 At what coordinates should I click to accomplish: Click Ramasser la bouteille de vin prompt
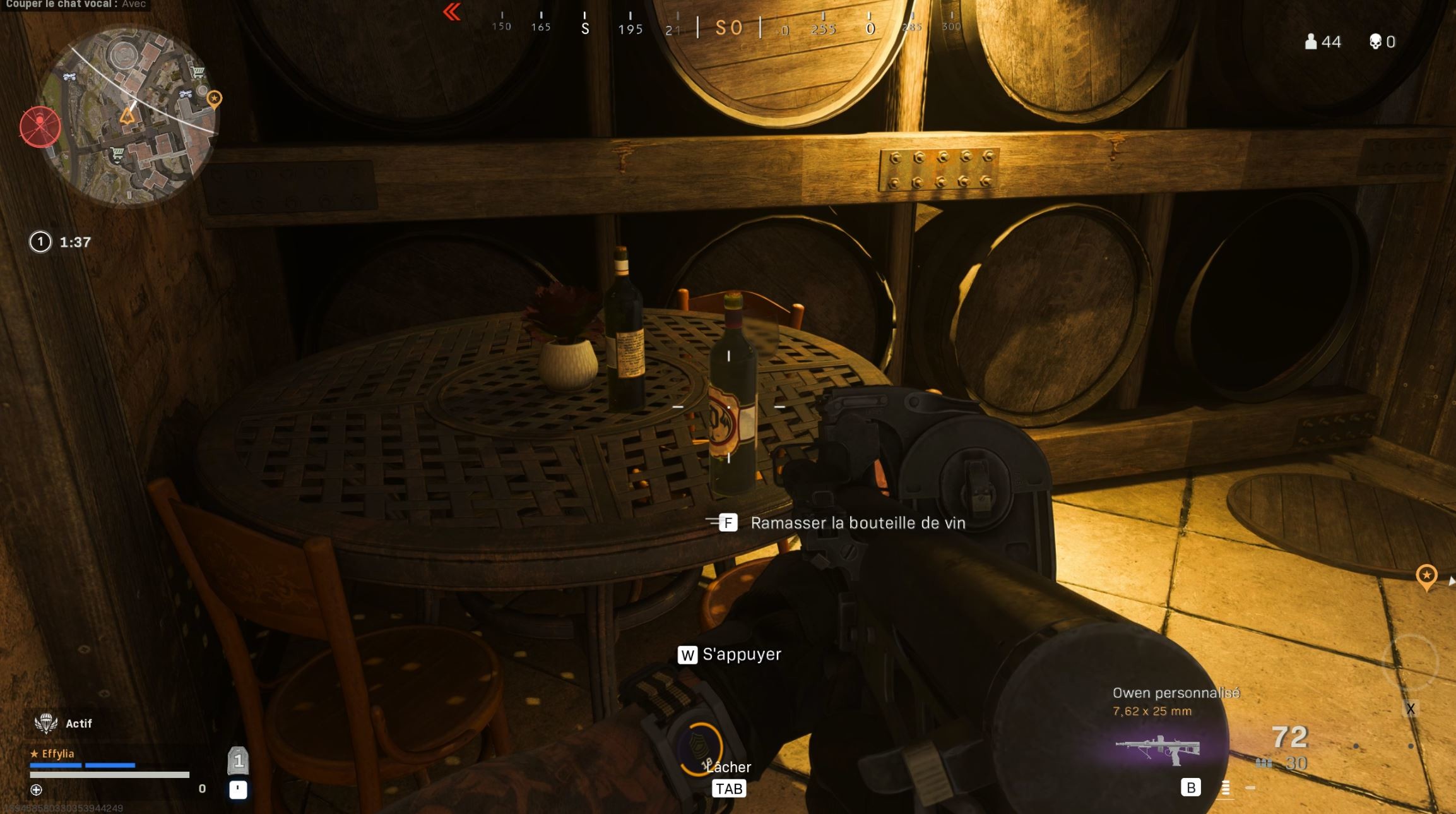click(x=858, y=523)
